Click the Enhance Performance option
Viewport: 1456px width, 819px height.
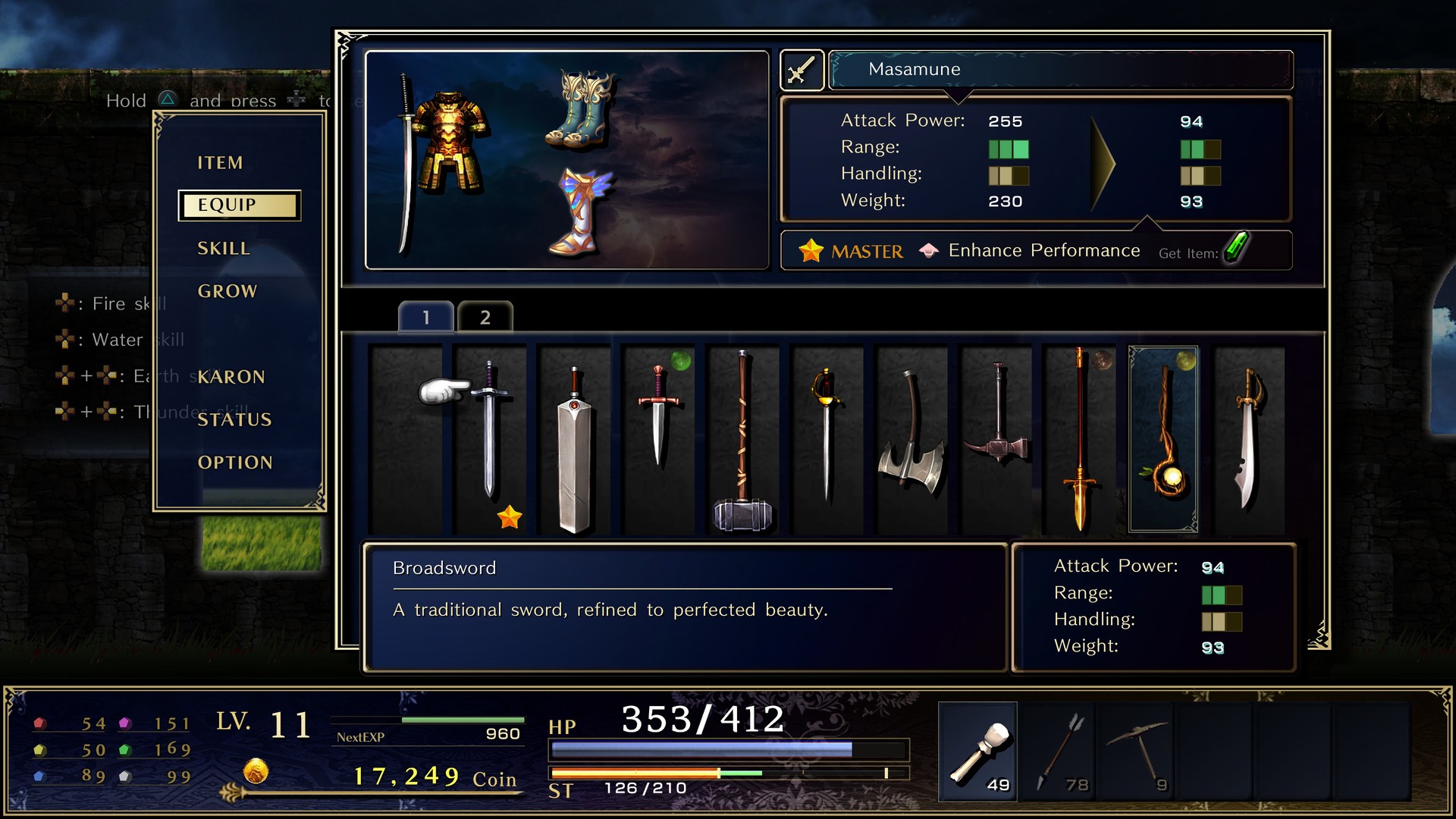coord(1043,250)
